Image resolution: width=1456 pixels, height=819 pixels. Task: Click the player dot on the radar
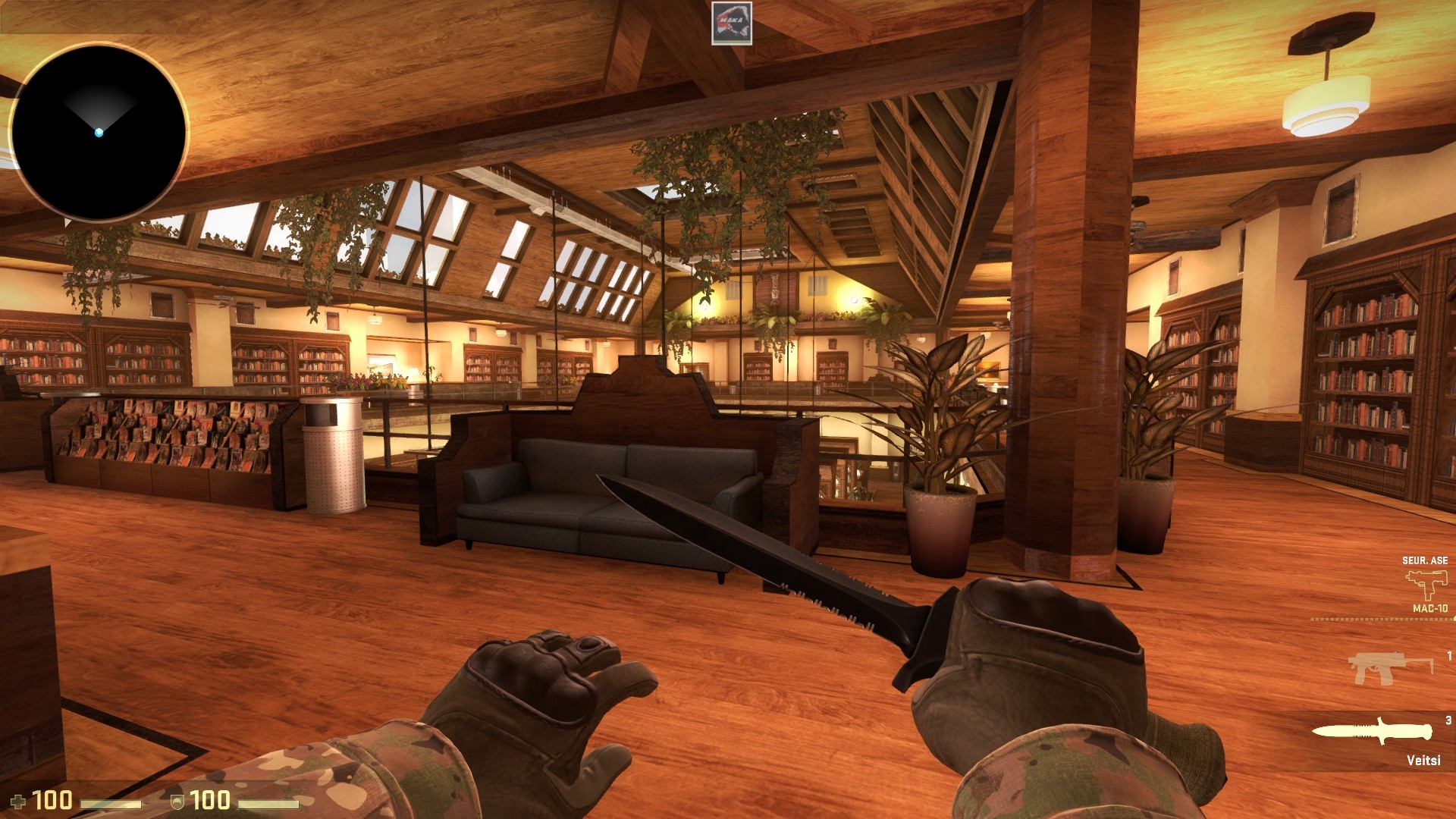point(99,132)
